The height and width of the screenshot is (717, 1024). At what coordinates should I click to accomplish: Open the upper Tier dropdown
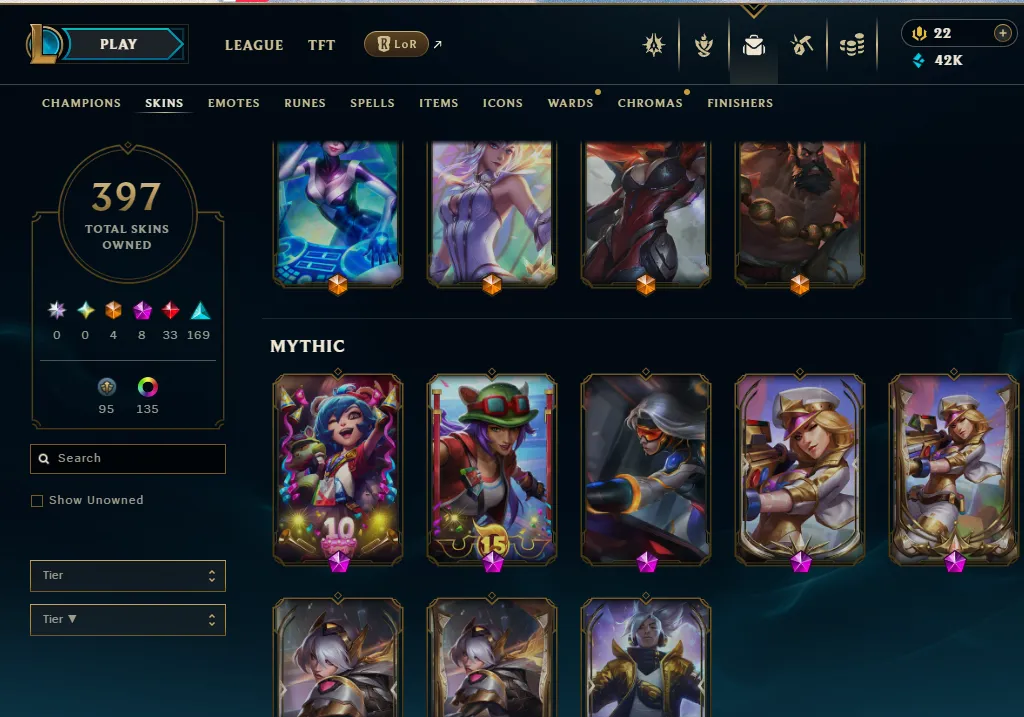128,575
